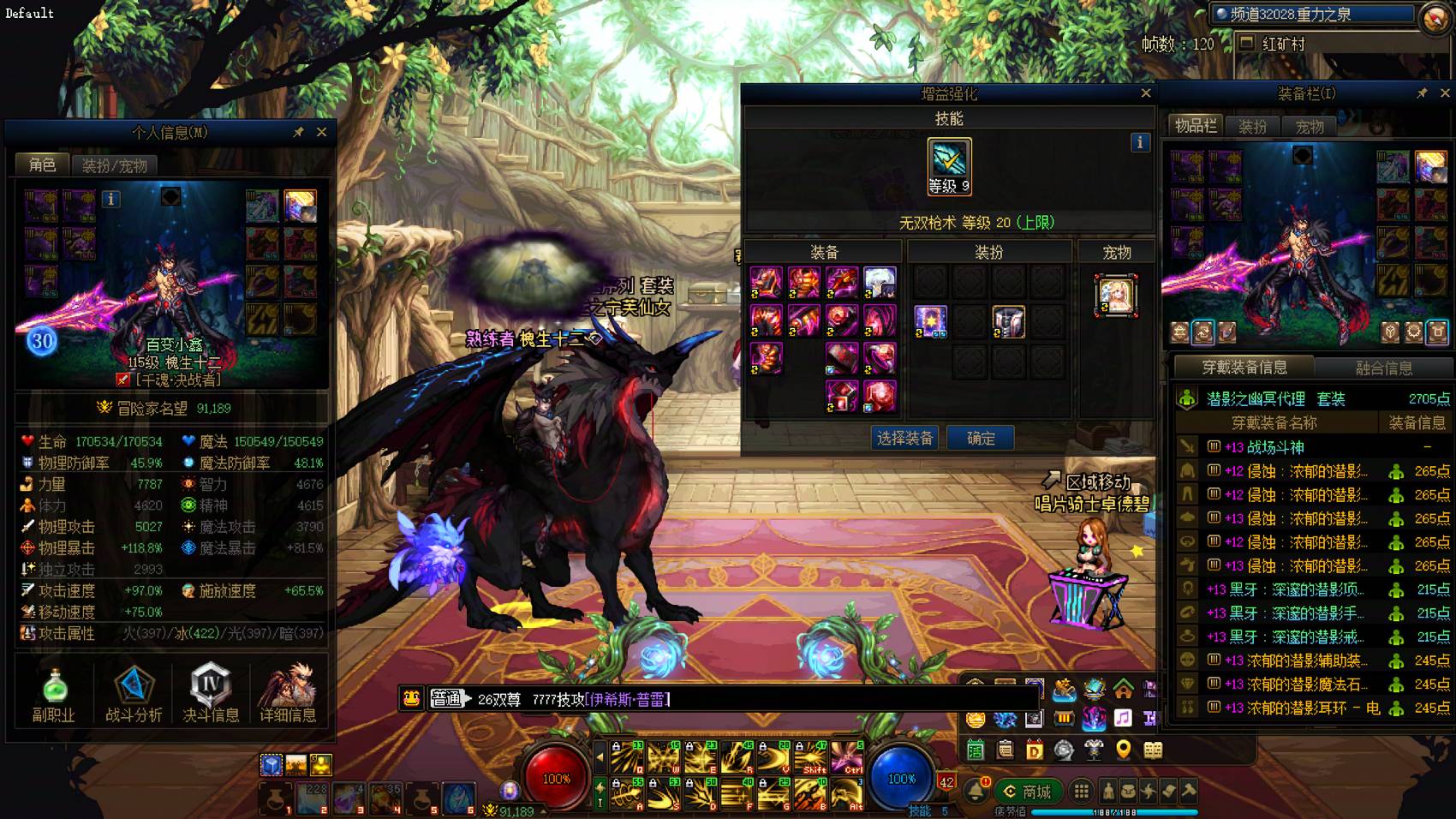
Task: Switch to the 装扮/宠物 tab
Action: (x=114, y=165)
